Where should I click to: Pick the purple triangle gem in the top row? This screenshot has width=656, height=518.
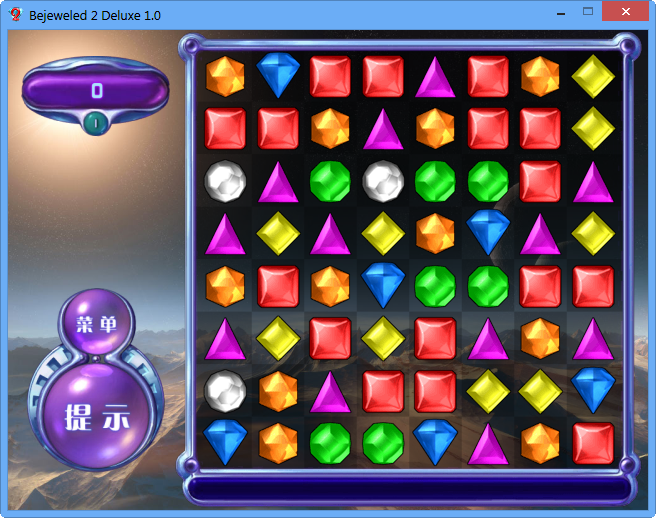click(435, 77)
